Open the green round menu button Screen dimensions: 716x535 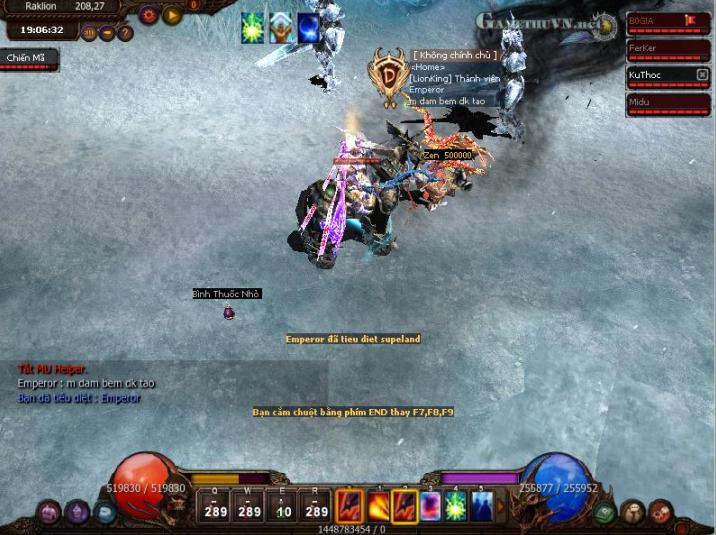(x=606, y=513)
